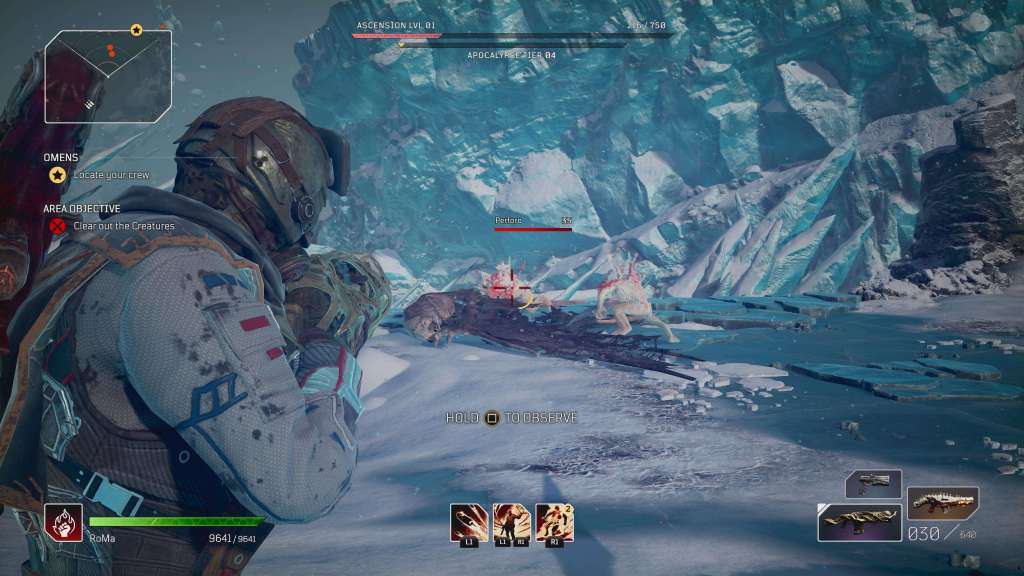Click the yellow star marker on the minimap
The width and height of the screenshot is (1024, 576).
[x=136, y=30]
